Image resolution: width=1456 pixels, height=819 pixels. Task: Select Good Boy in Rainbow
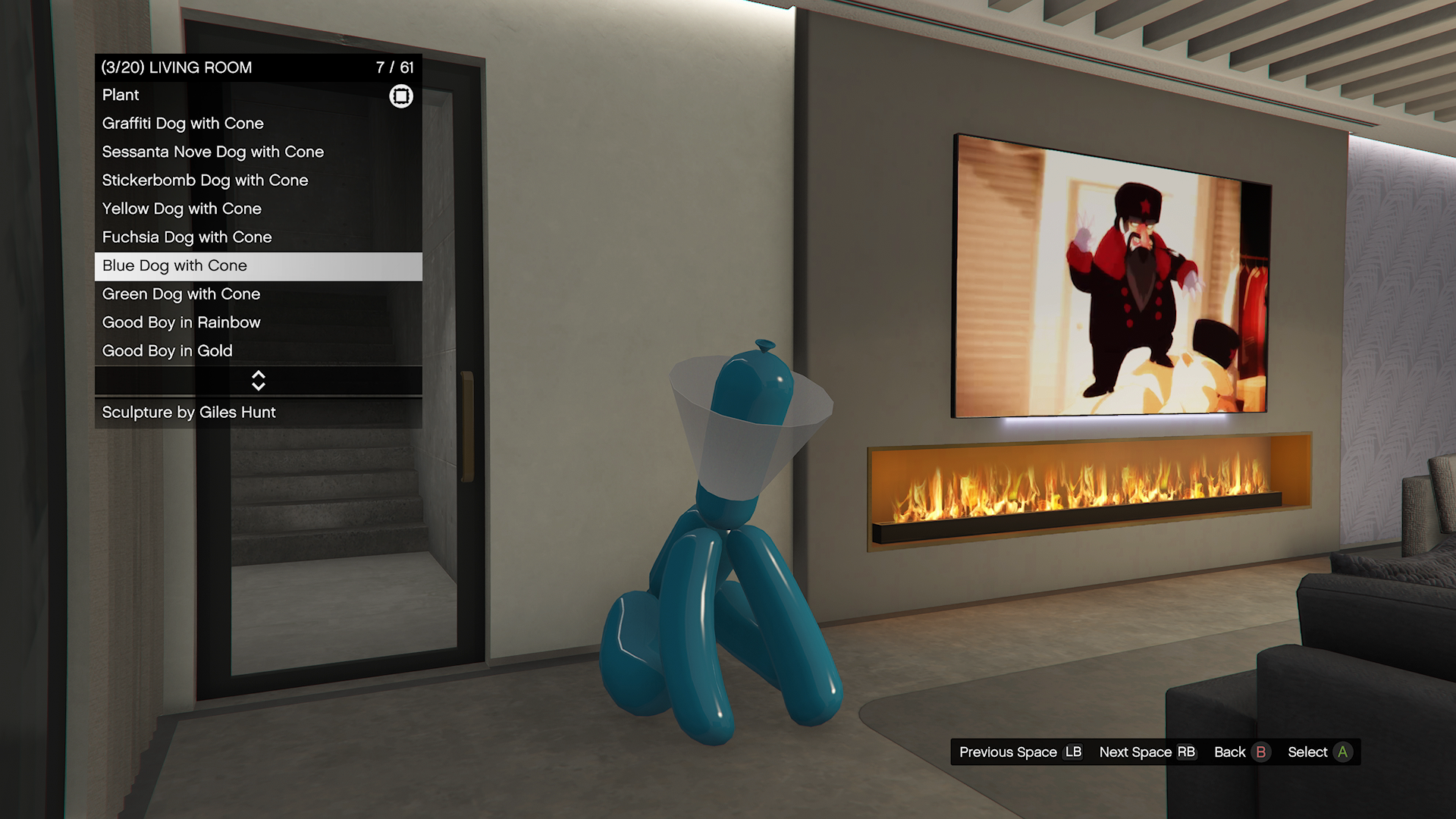click(x=258, y=322)
